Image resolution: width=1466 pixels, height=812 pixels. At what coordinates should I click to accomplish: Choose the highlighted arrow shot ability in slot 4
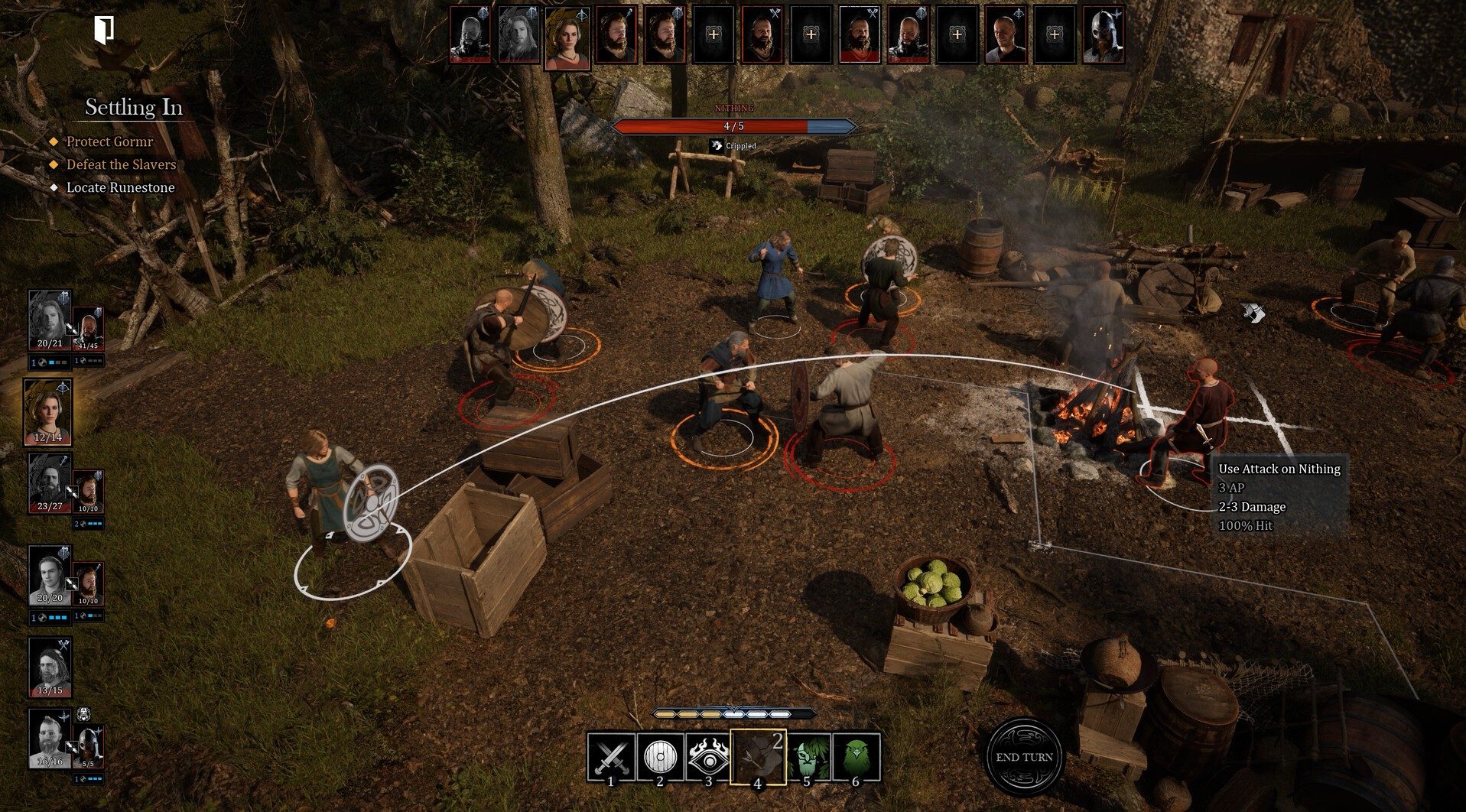coord(758,757)
